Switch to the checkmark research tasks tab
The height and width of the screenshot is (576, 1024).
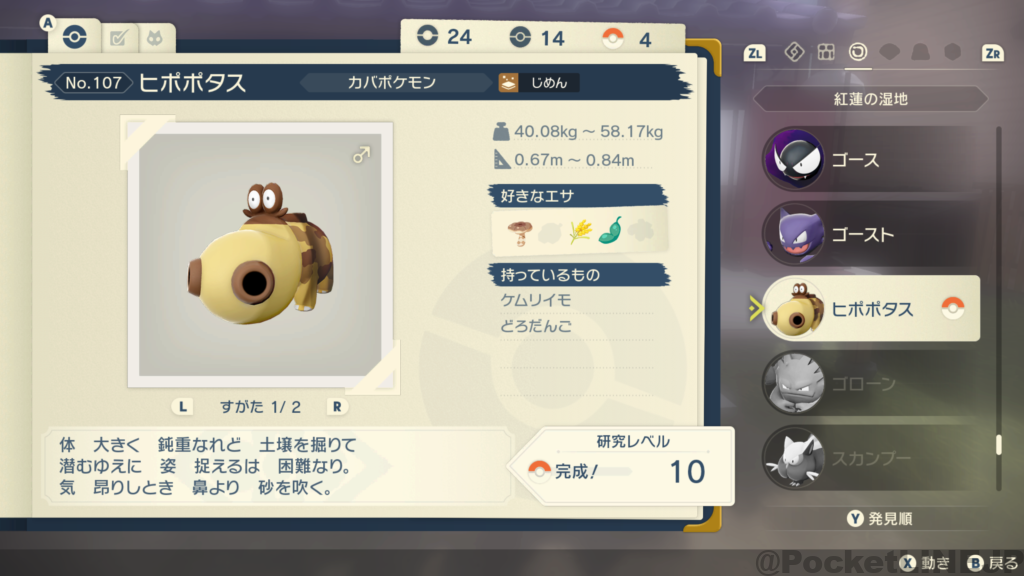(x=118, y=38)
